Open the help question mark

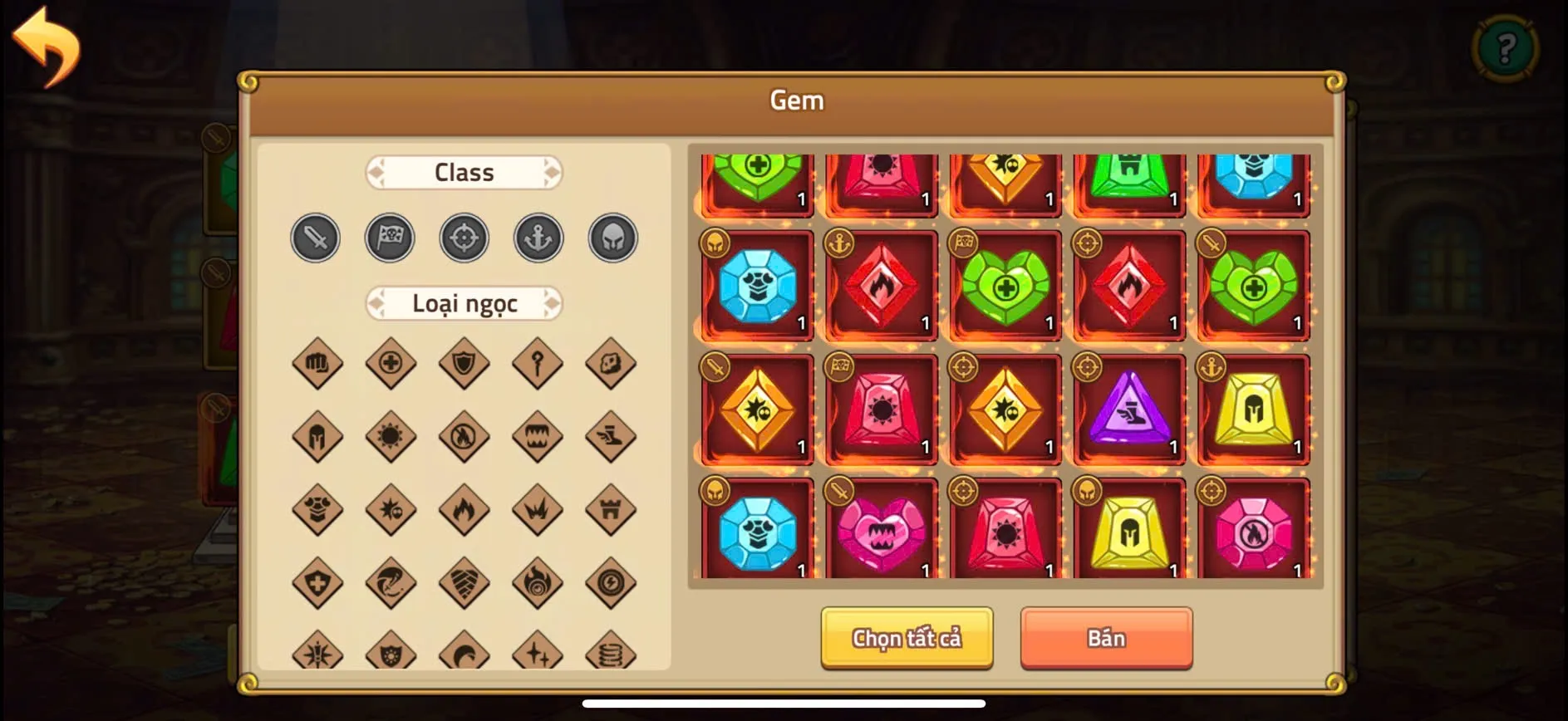1506,47
